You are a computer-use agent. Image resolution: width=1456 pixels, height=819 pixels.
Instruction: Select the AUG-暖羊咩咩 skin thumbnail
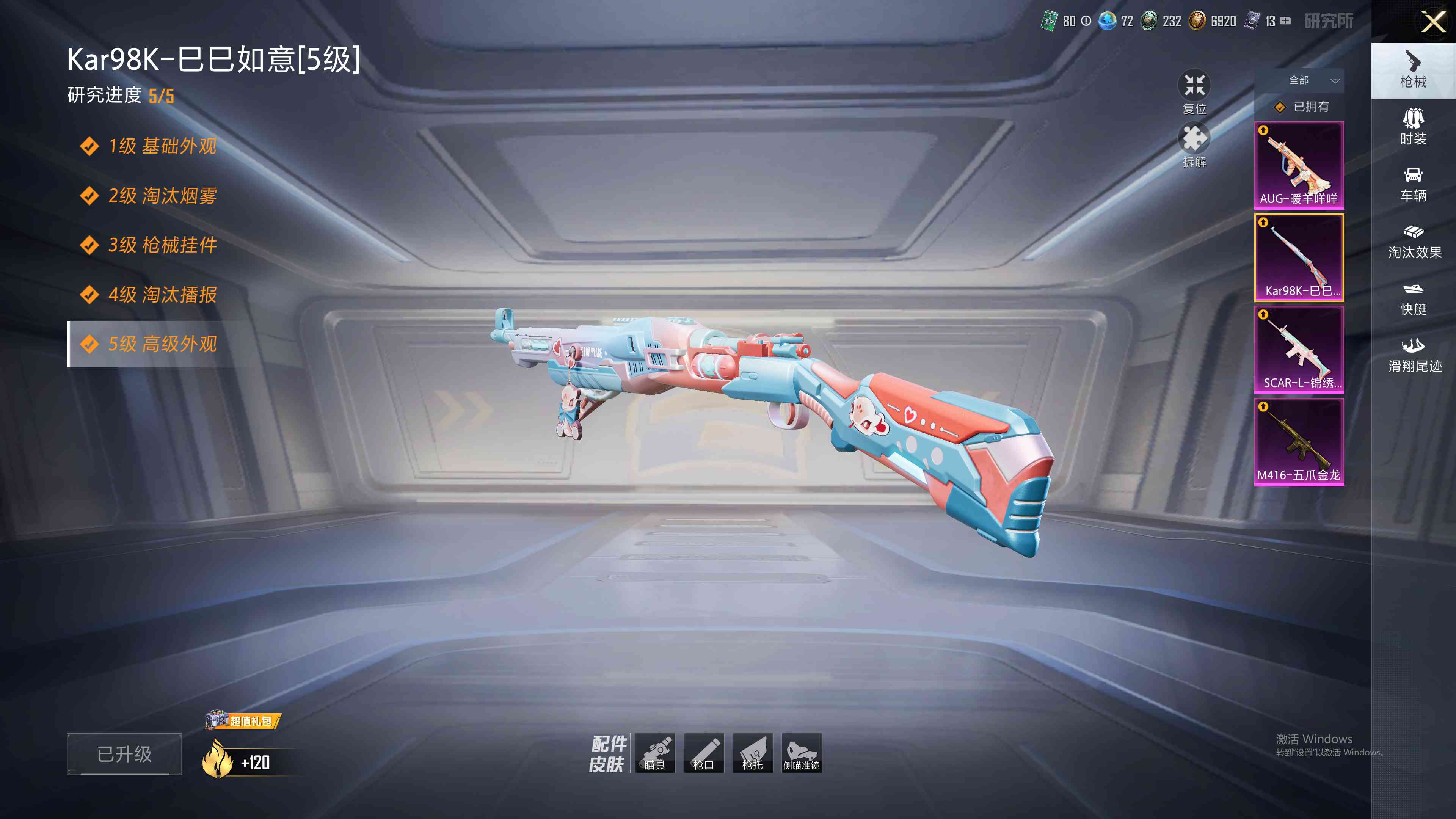point(1299,165)
